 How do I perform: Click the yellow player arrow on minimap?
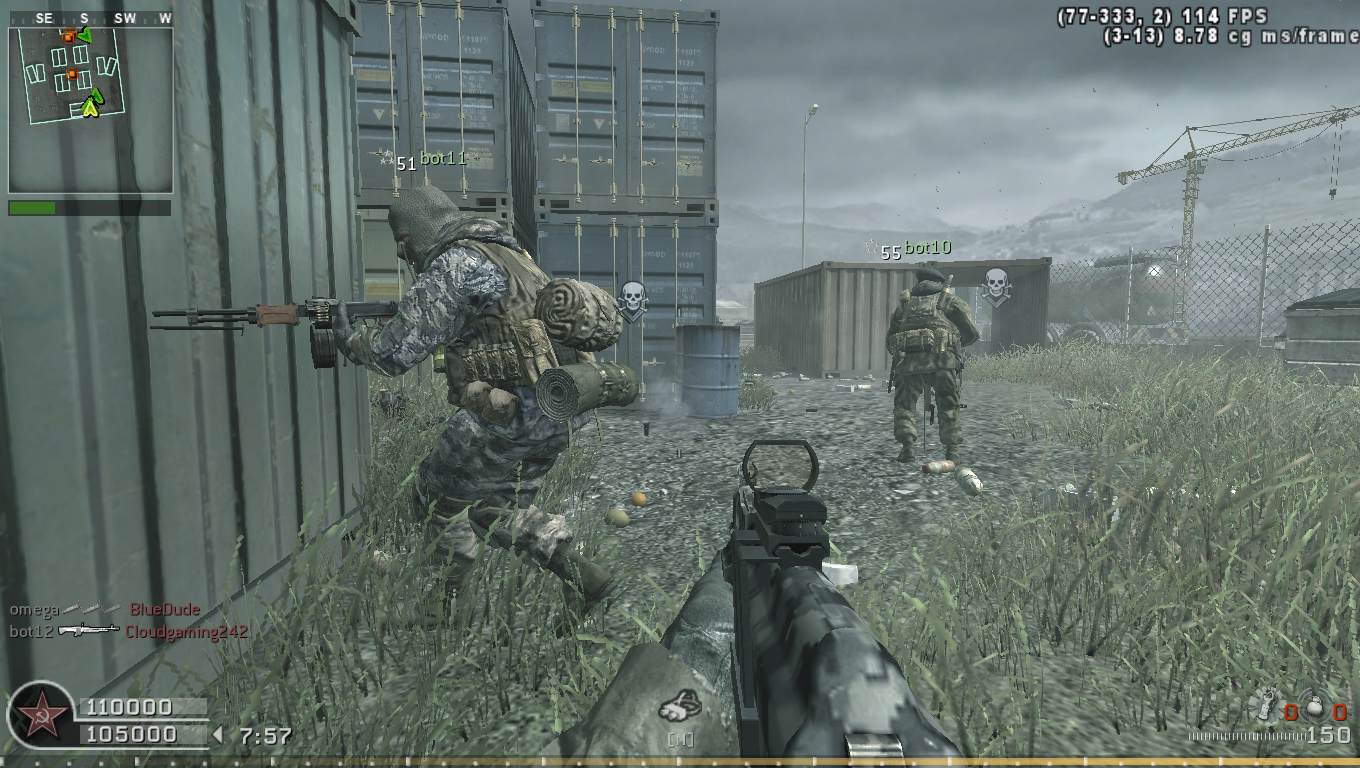[92, 104]
